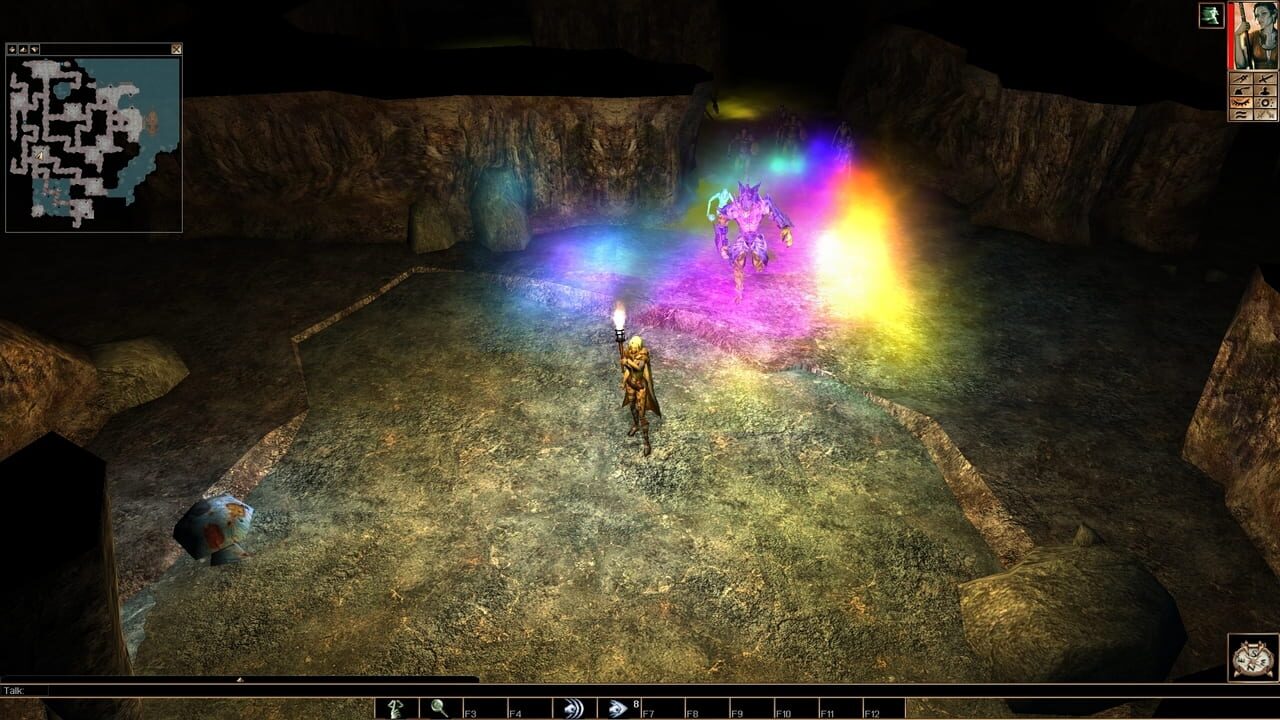Image resolution: width=1280 pixels, height=720 pixels.
Task: Click the sword attack icon on the right panel
Action: click(x=1264, y=79)
